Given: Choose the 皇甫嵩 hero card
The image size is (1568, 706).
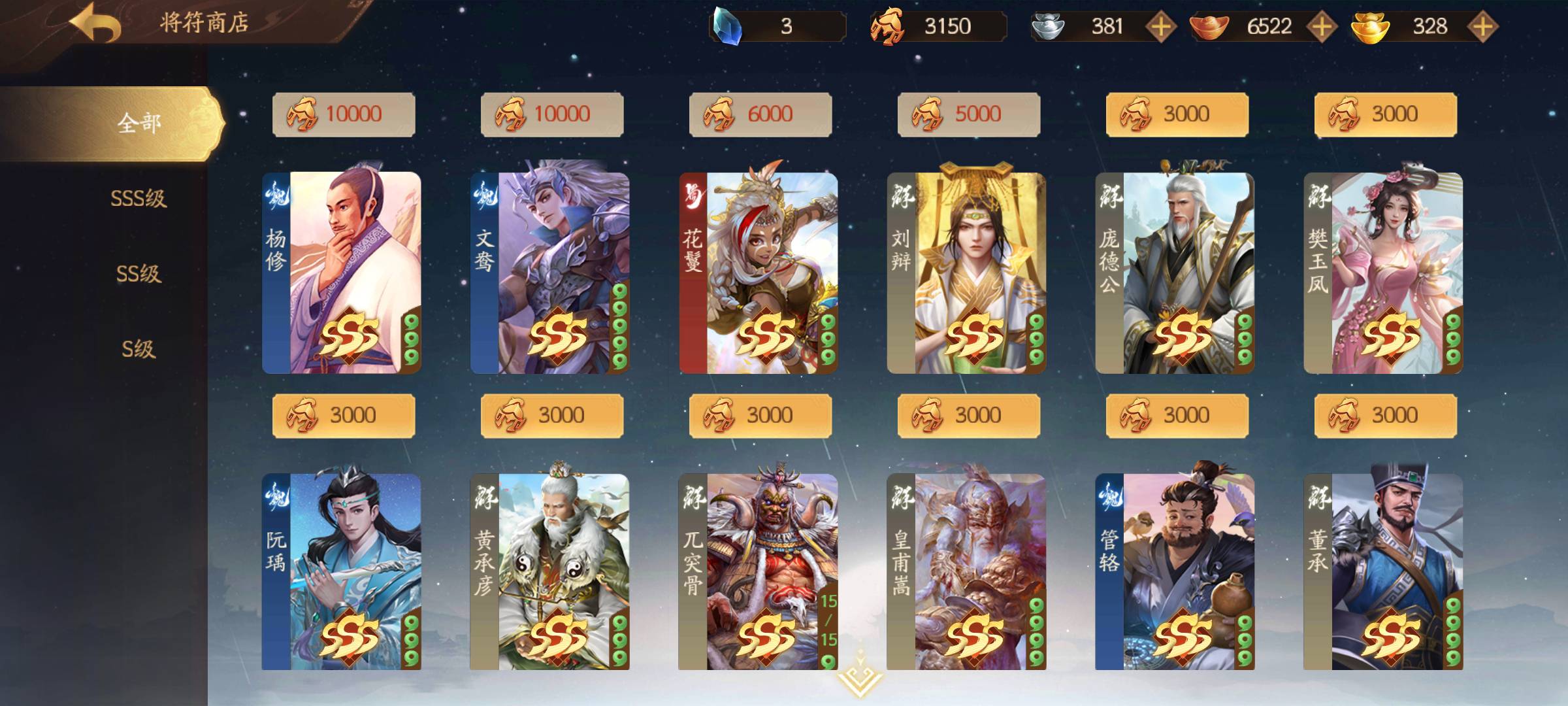Looking at the screenshot, I should coord(967,572).
